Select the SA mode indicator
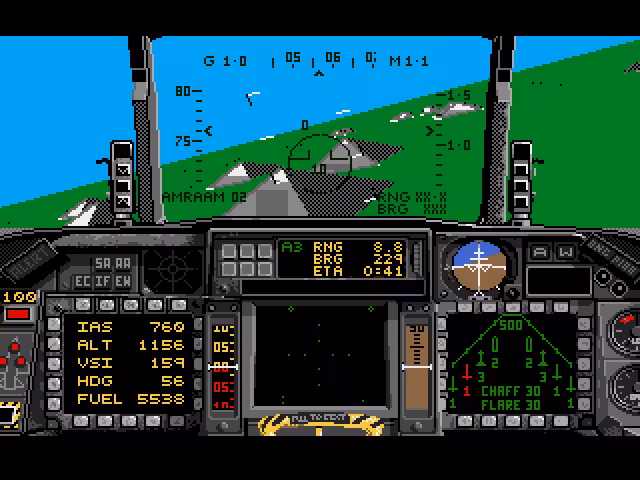The width and height of the screenshot is (640, 480). pos(102,263)
